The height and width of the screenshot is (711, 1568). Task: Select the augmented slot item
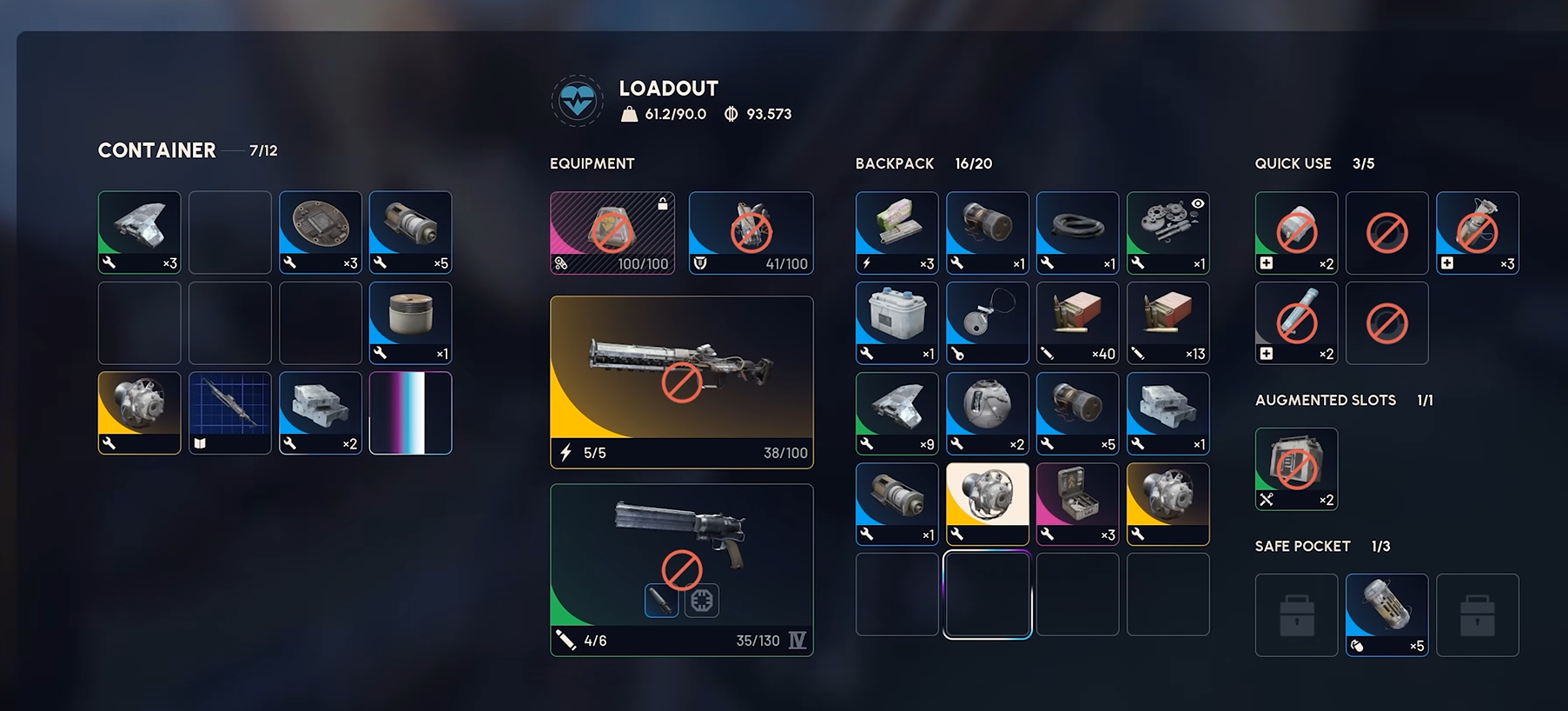pyautogui.click(x=1296, y=468)
